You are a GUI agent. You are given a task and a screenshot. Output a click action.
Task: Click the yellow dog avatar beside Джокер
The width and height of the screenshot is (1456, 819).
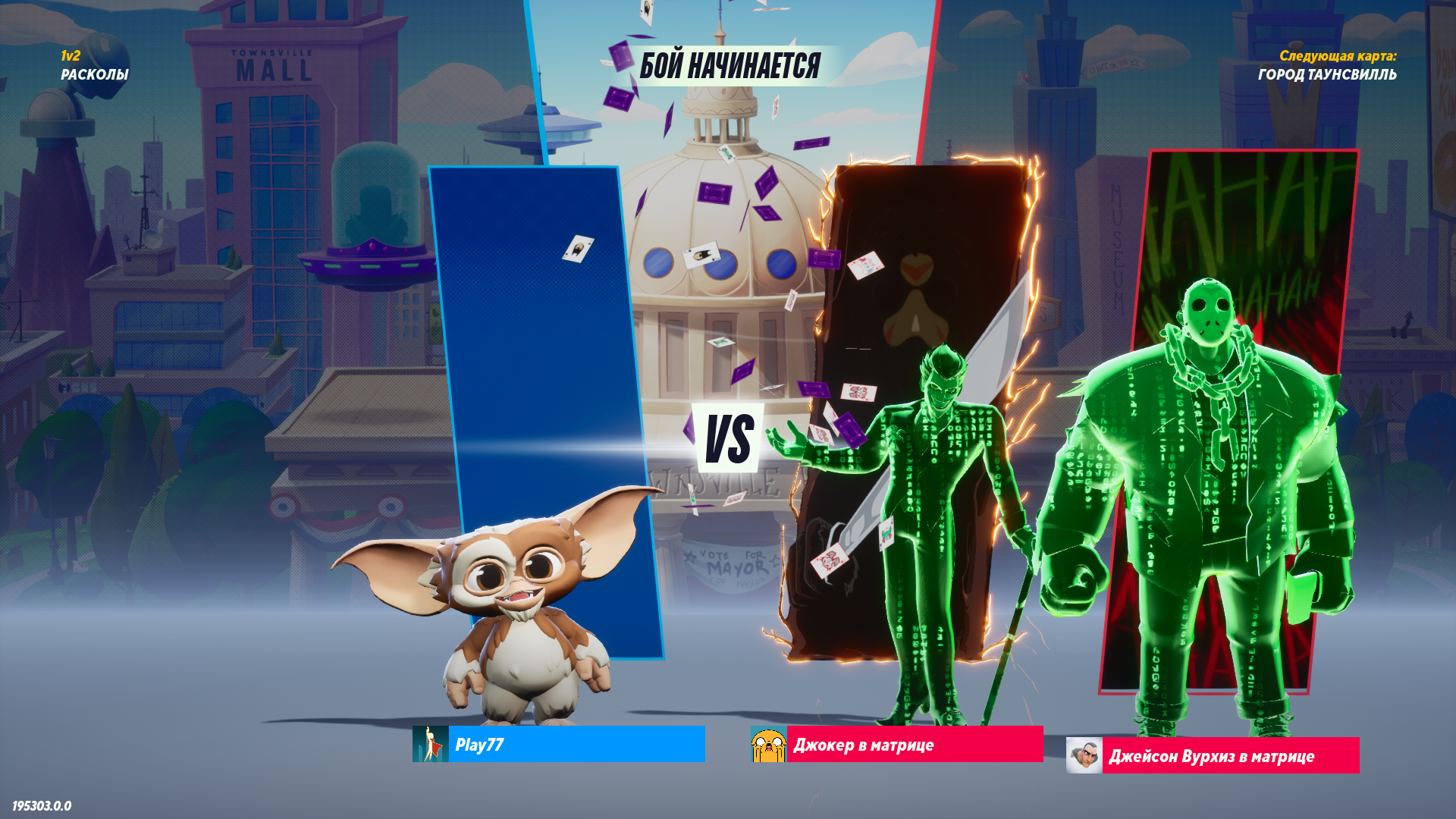pos(768,744)
